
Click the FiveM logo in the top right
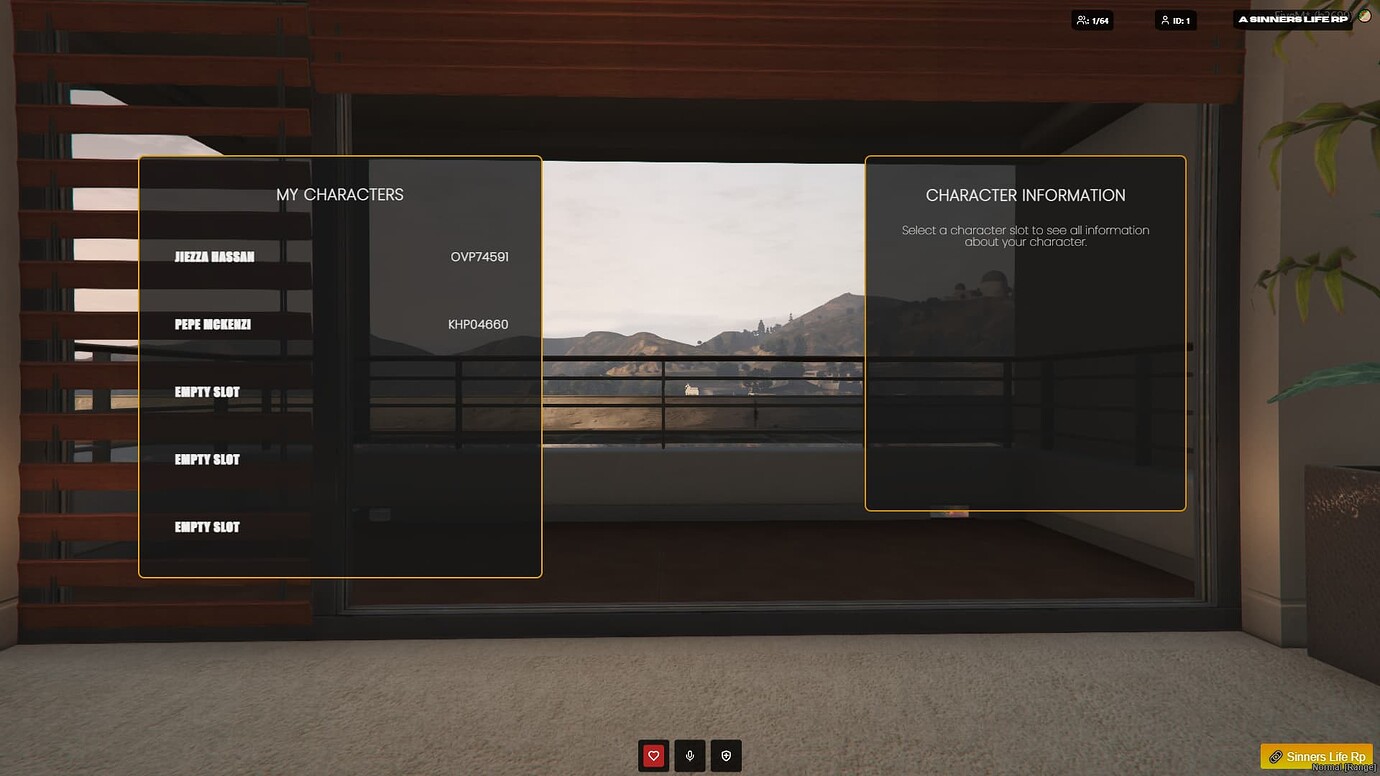(x=1364, y=17)
